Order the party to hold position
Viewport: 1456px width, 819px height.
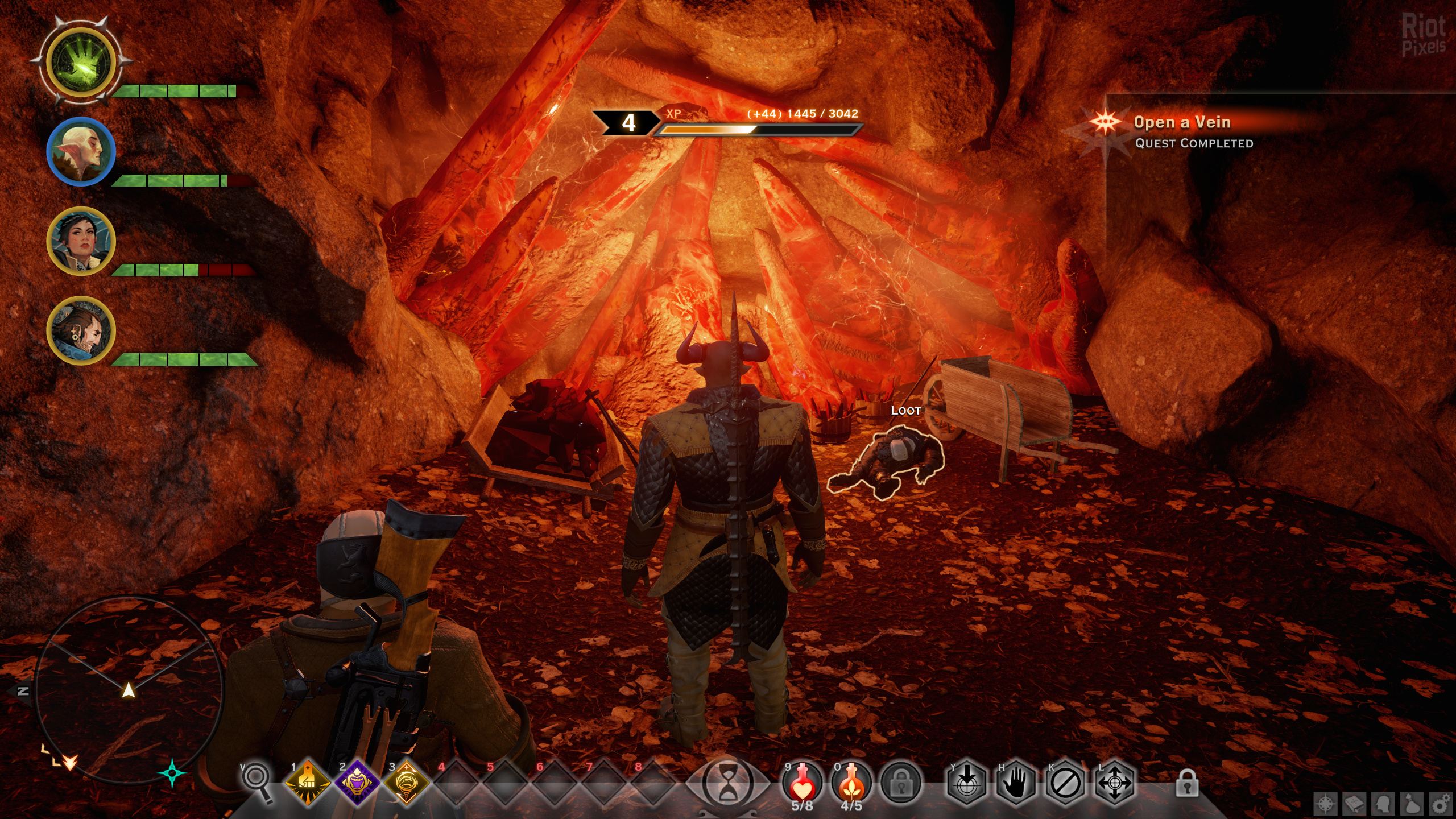[x=1016, y=783]
